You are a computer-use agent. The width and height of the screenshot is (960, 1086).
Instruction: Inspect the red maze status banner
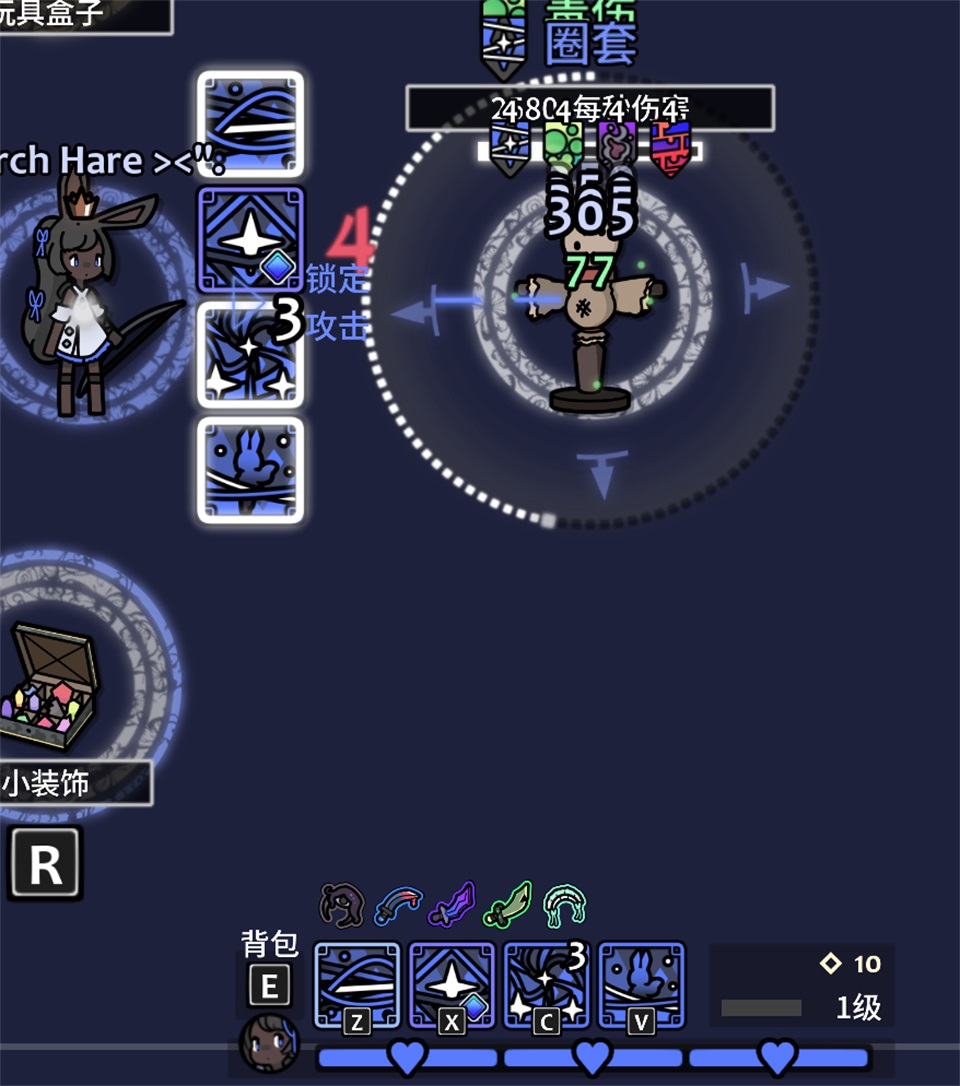(670, 147)
